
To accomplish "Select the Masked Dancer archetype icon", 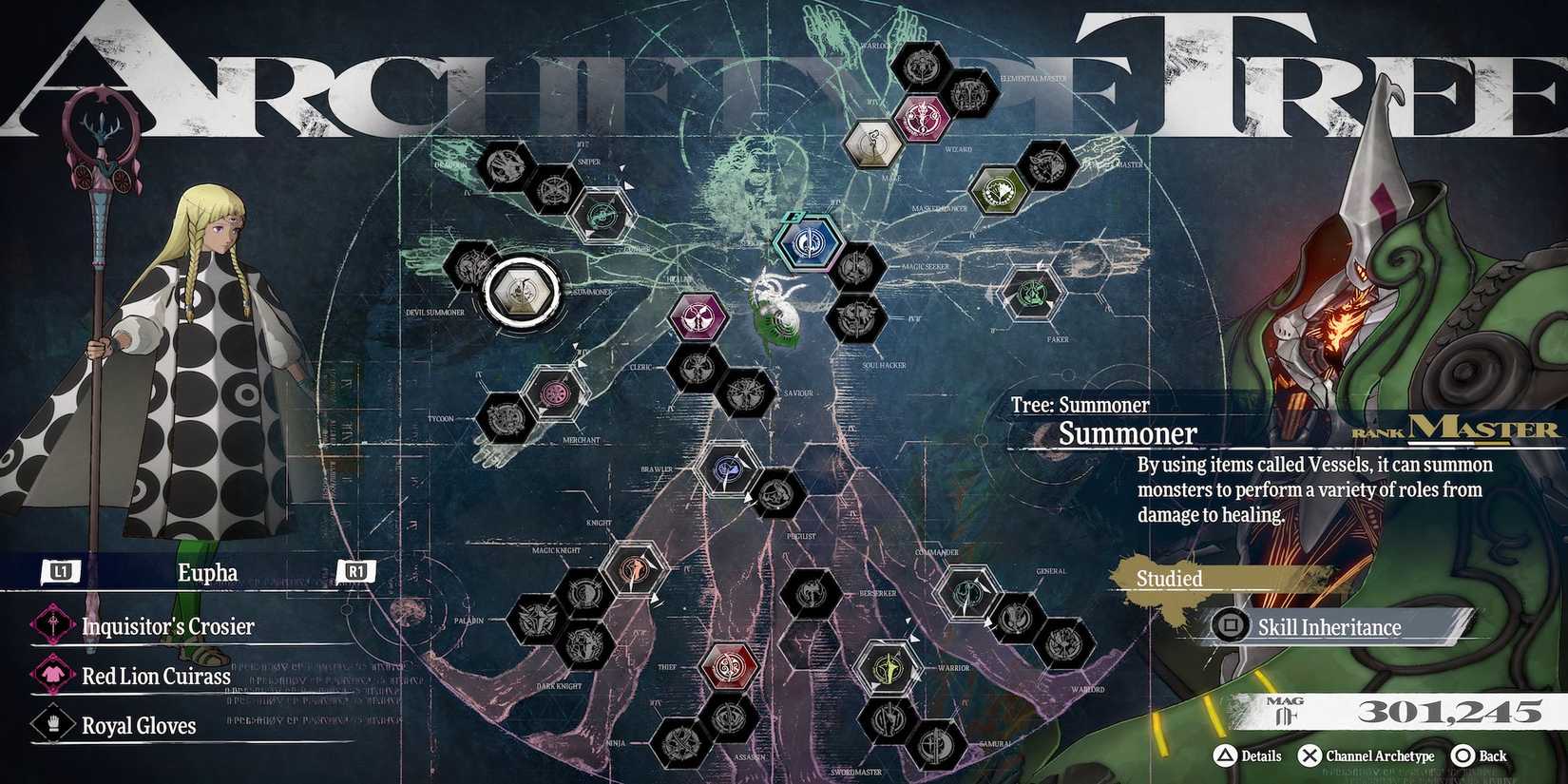I will tap(999, 190).
